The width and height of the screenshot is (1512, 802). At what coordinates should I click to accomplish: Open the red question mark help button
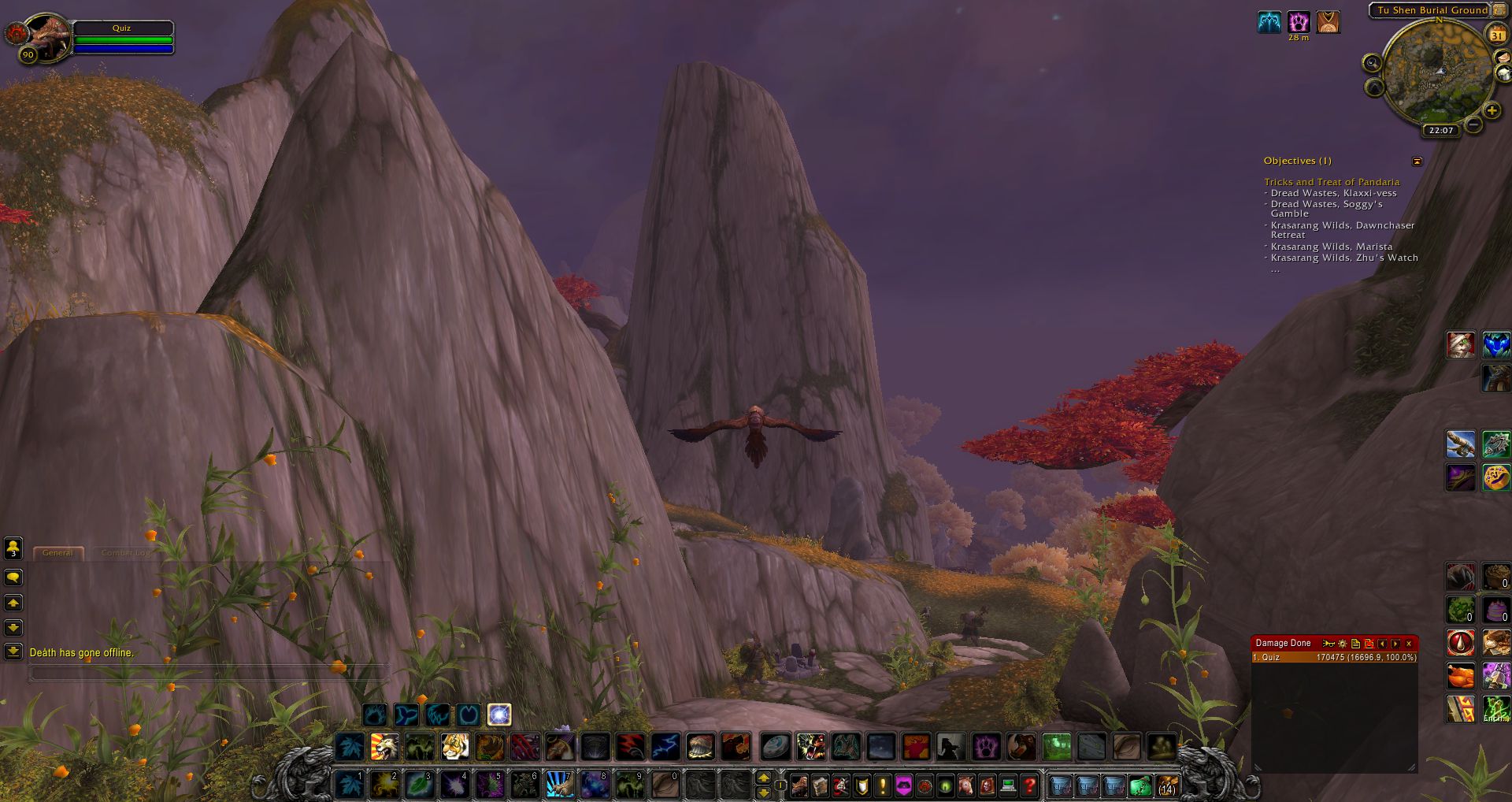coord(1028,785)
